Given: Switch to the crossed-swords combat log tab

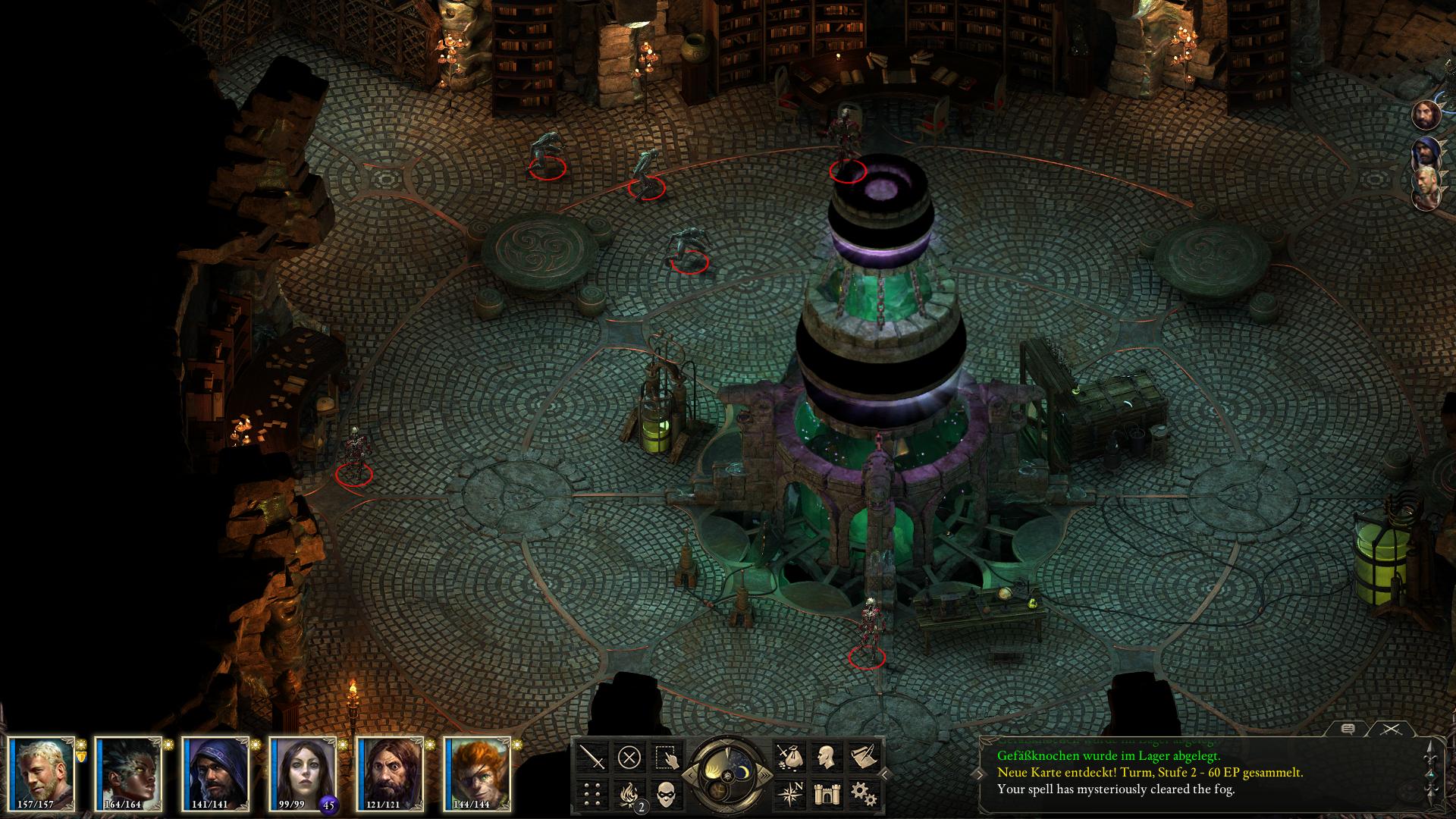Looking at the screenshot, I should (x=1389, y=730).
